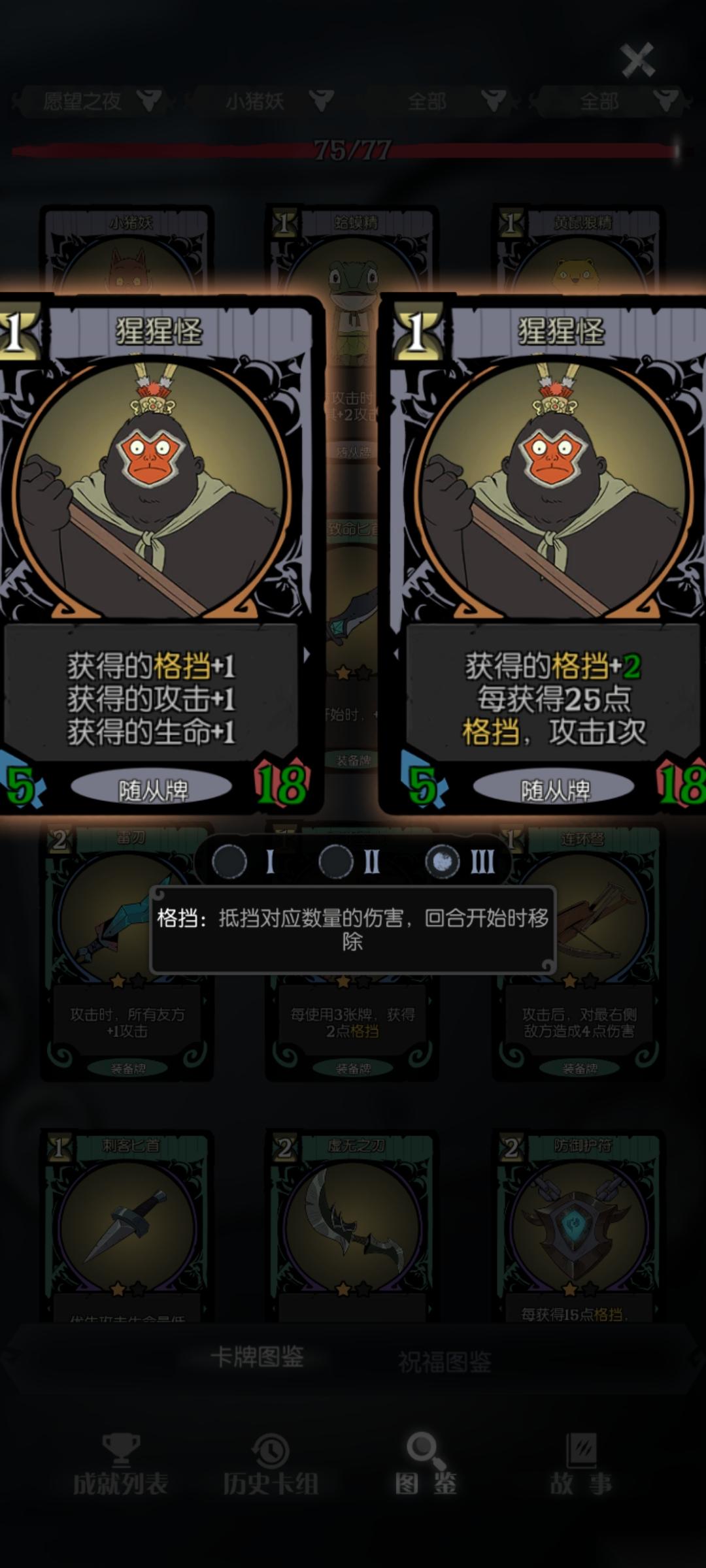Viewport: 706px width, 1568px height.
Task: Choose upgrade level II radio button
Action: pyautogui.click(x=336, y=862)
